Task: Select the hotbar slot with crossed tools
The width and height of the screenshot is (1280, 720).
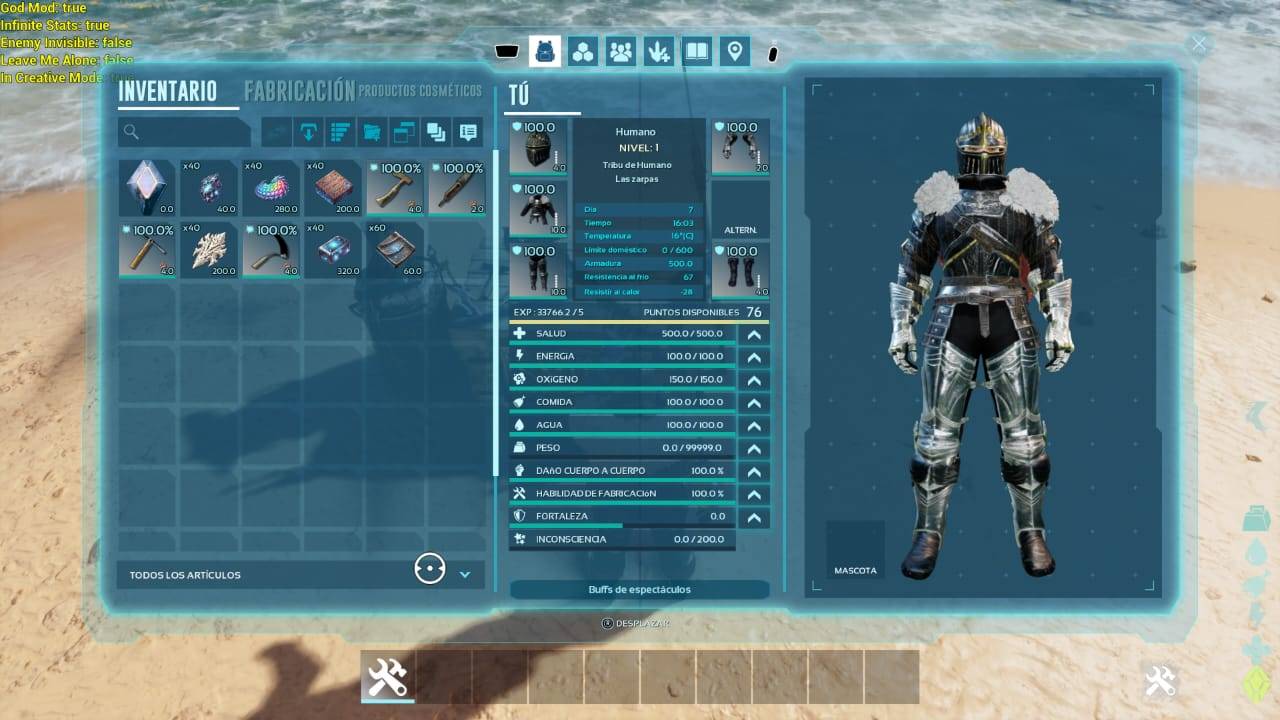Action: 387,677
